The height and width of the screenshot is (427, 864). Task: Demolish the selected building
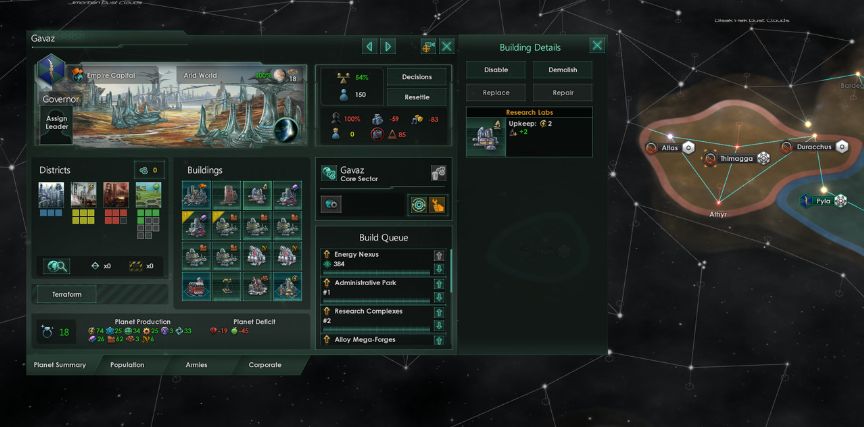point(562,70)
